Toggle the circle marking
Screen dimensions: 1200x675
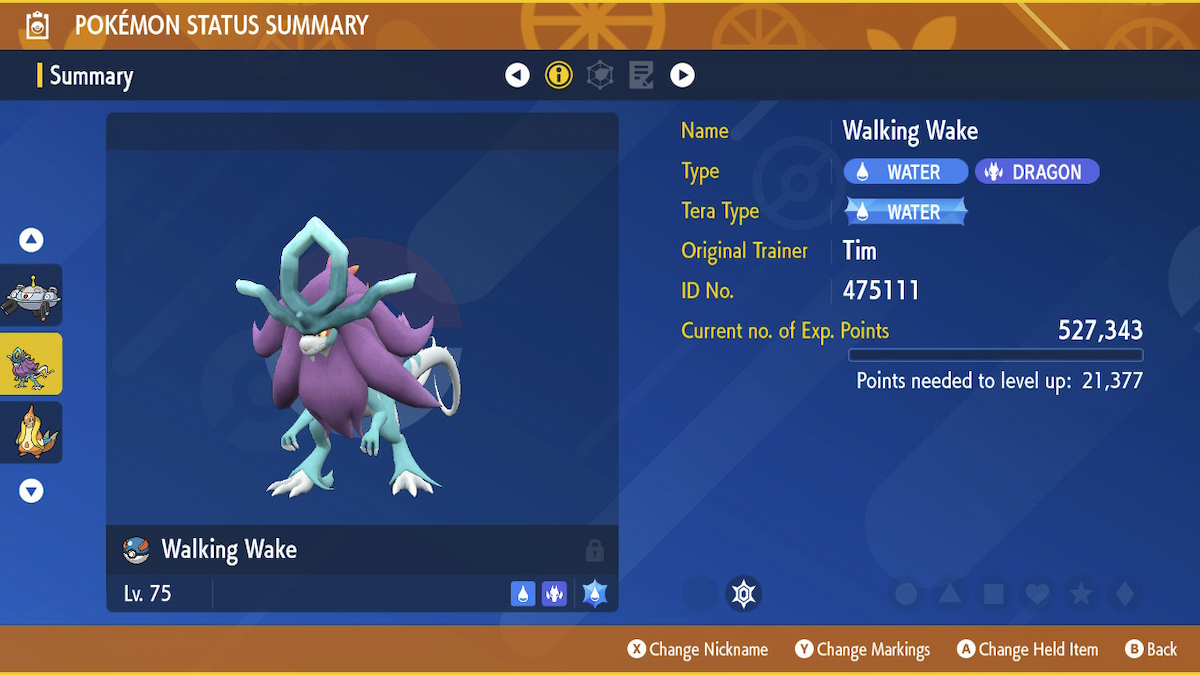pos(906,594)
